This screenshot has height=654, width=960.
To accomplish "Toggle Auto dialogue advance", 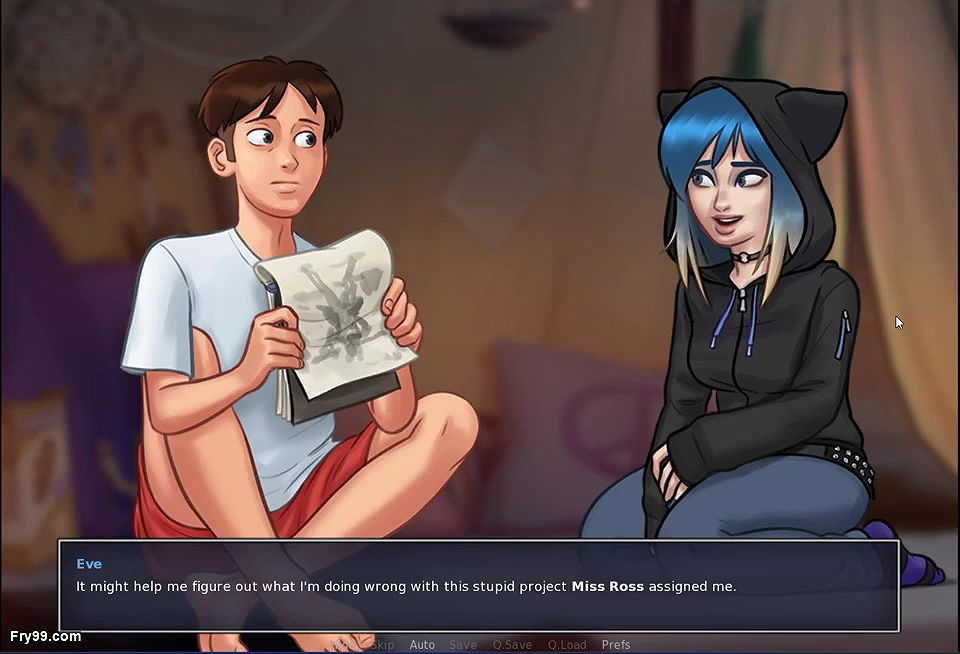I will [x=422, y=645].
